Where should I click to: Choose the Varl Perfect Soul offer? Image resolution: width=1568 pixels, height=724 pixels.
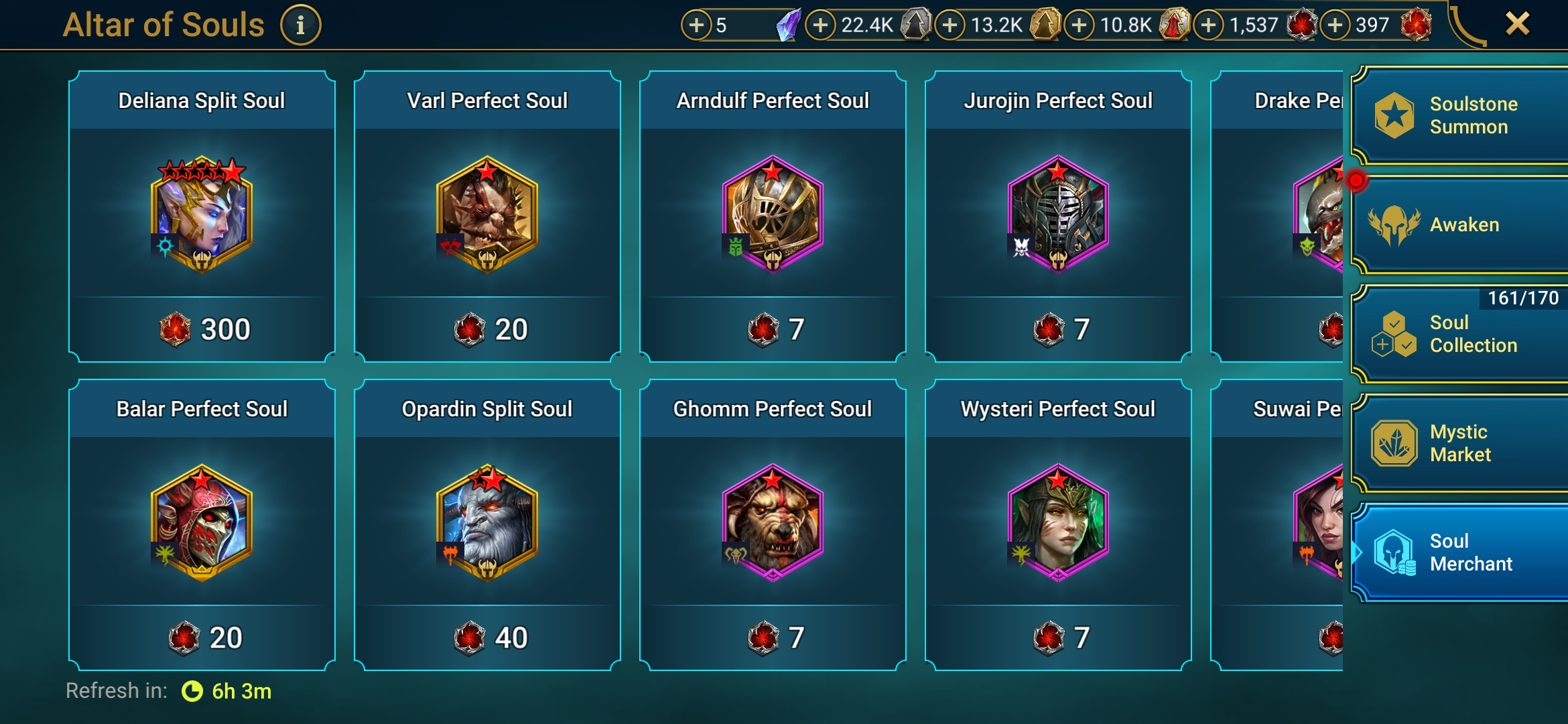point(487,216)
